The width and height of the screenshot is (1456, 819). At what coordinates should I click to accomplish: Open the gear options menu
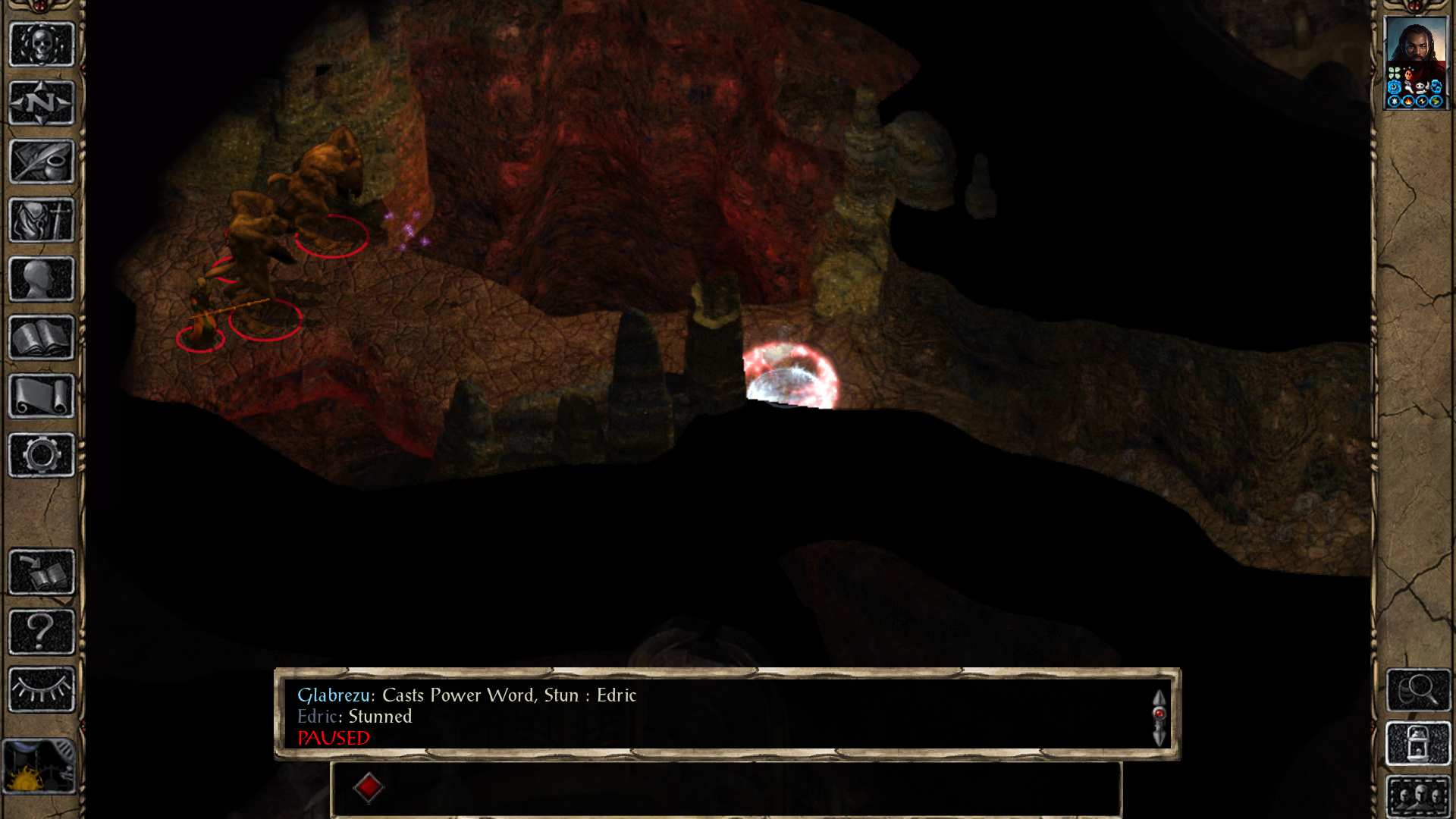tap(42, 455)
